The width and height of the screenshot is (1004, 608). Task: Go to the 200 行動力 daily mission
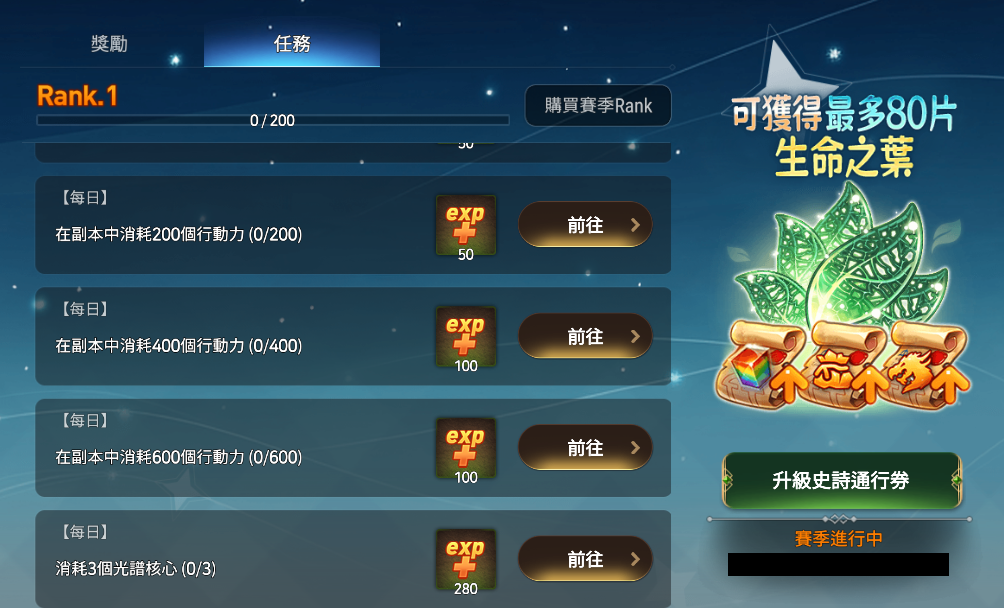(585, 225)
